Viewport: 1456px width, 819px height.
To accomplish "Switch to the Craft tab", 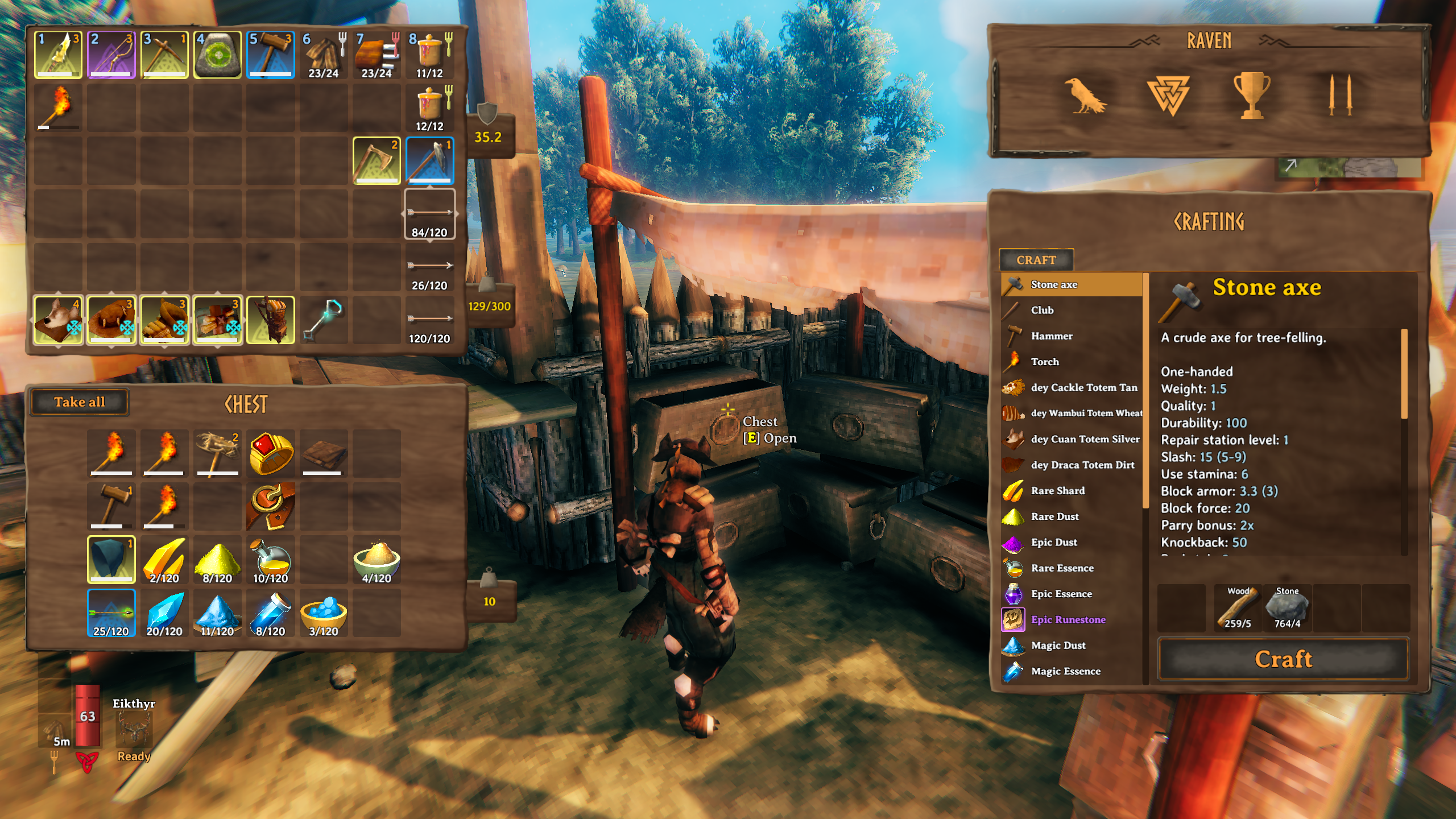I will (x=1036, y=260).
